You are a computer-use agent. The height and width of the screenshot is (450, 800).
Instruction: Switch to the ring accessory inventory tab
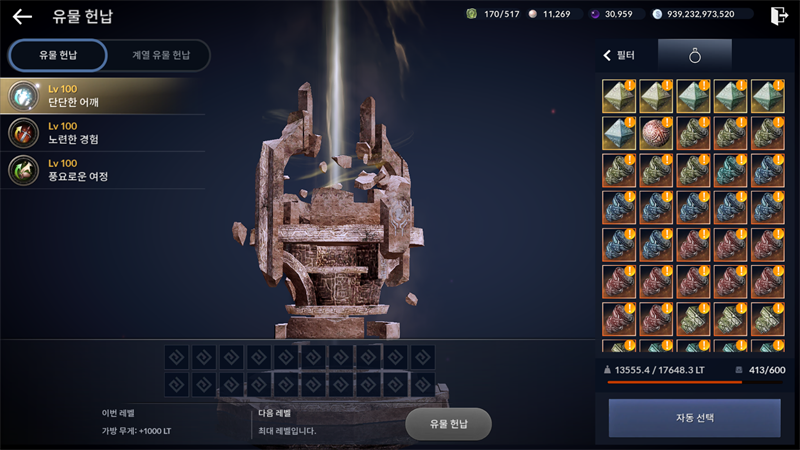pyautogui.click(x=694, y=55)
